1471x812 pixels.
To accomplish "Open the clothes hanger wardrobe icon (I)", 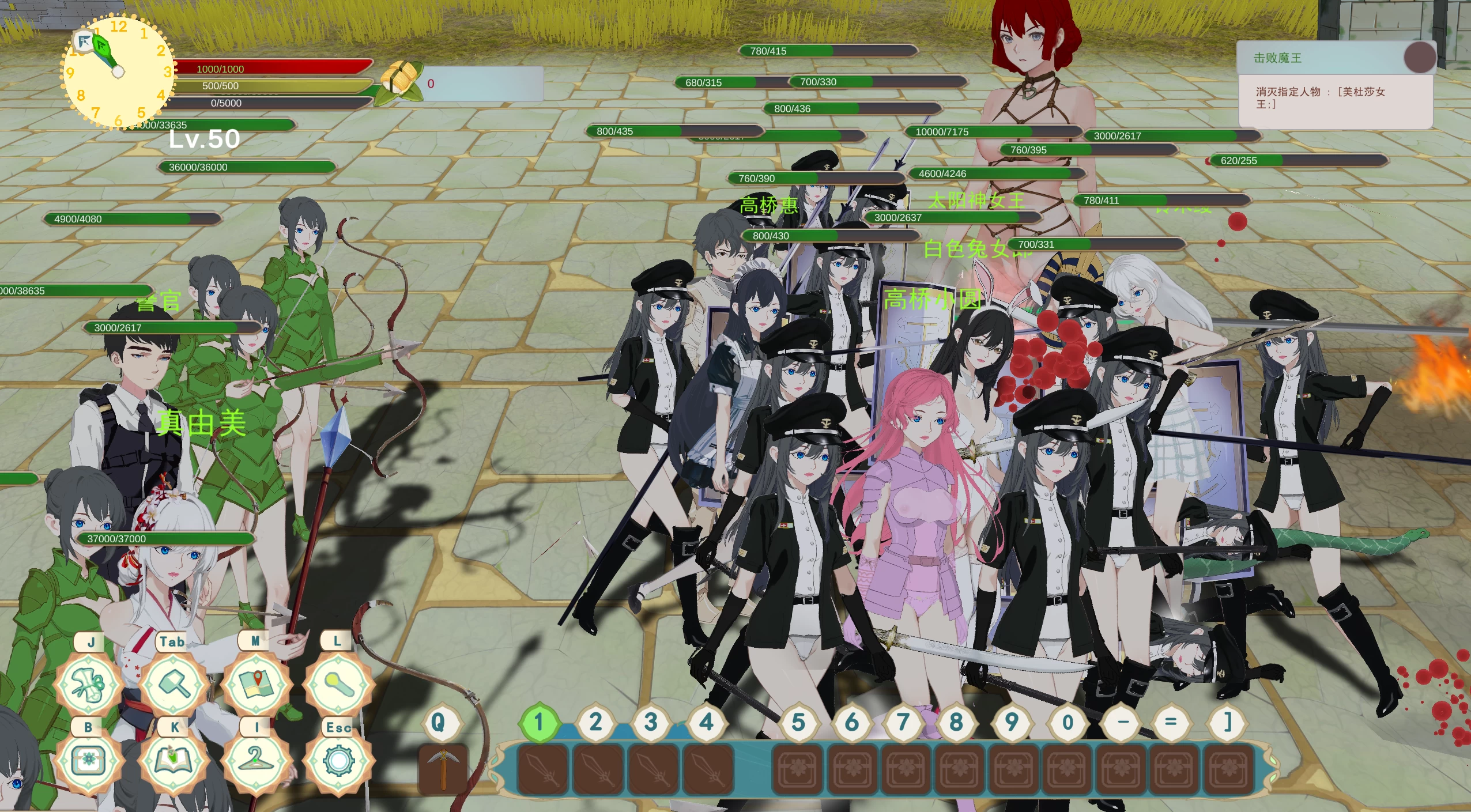I will pyautogui.click(x=256, y=762).
